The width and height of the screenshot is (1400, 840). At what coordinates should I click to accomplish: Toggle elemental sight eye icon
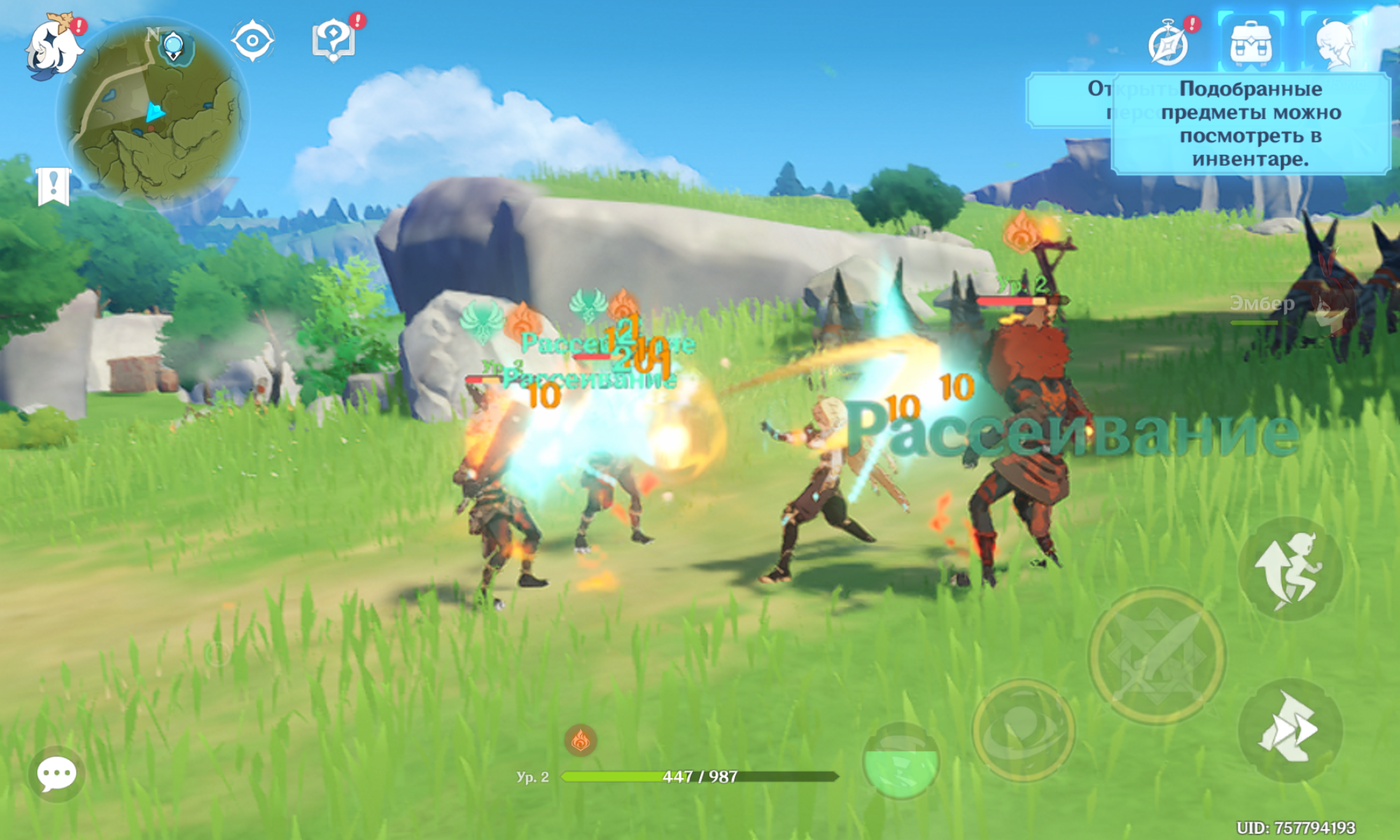pos(252,41)
